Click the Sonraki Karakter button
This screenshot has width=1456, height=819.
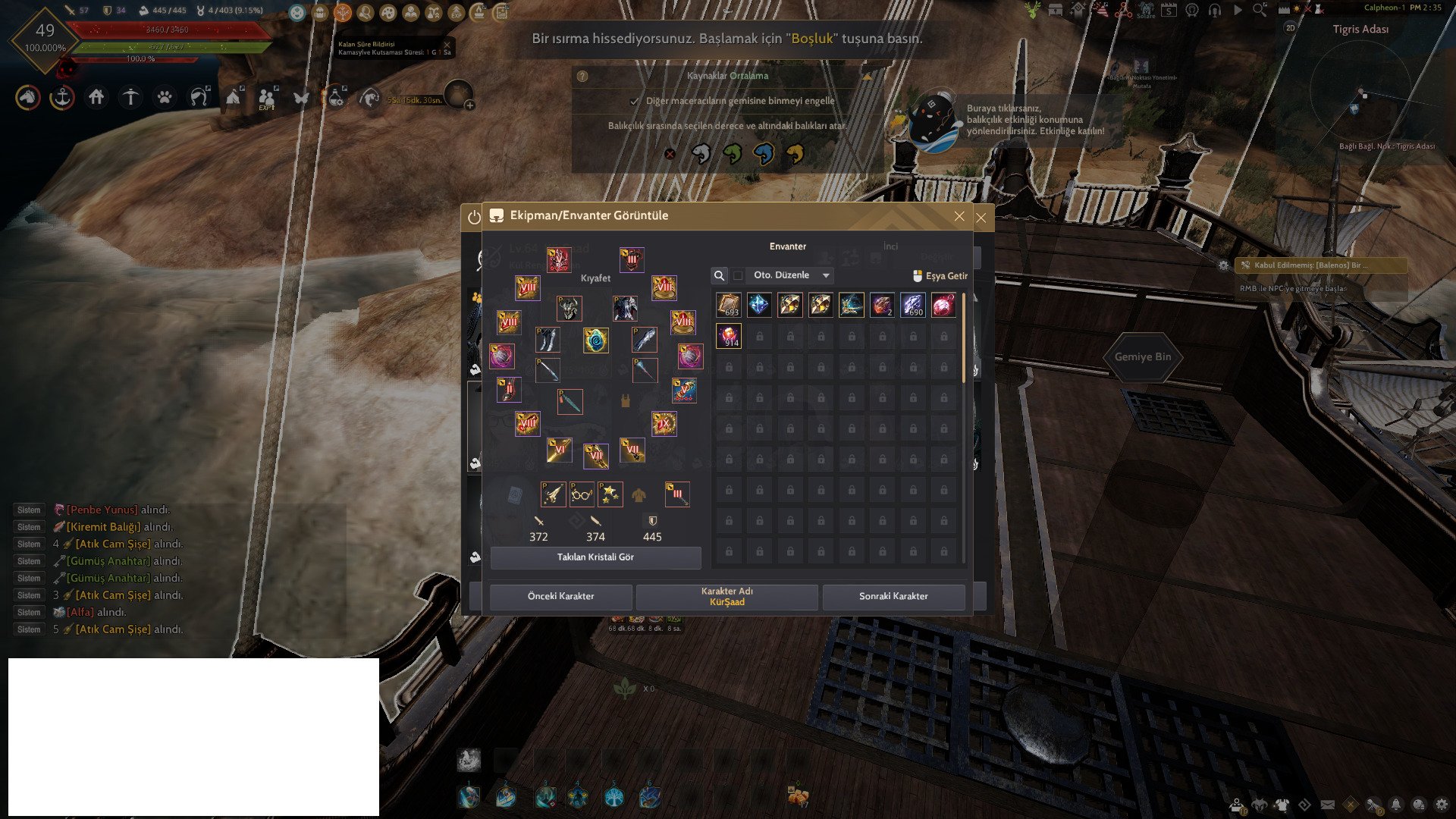click(x=893, y=596)
